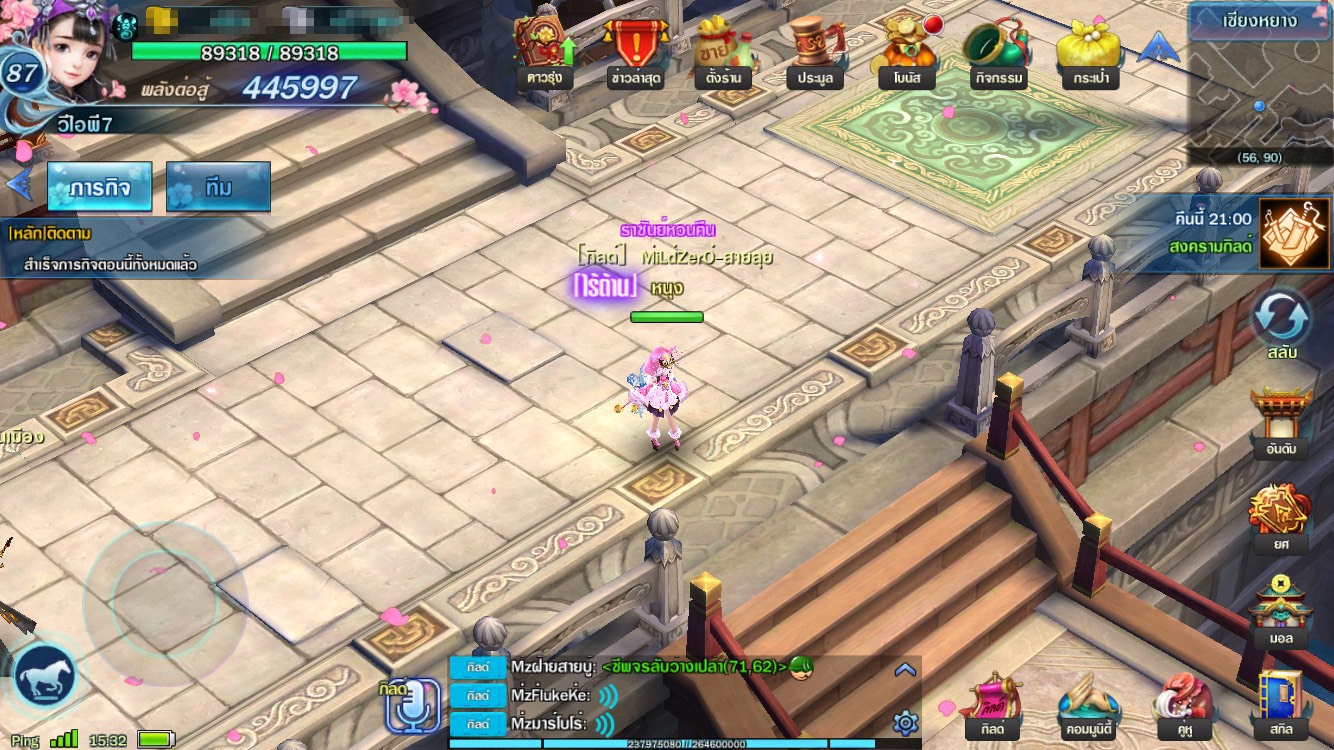Tap the สลับ switch button

pyautogui.click(x=1281, y=320)
